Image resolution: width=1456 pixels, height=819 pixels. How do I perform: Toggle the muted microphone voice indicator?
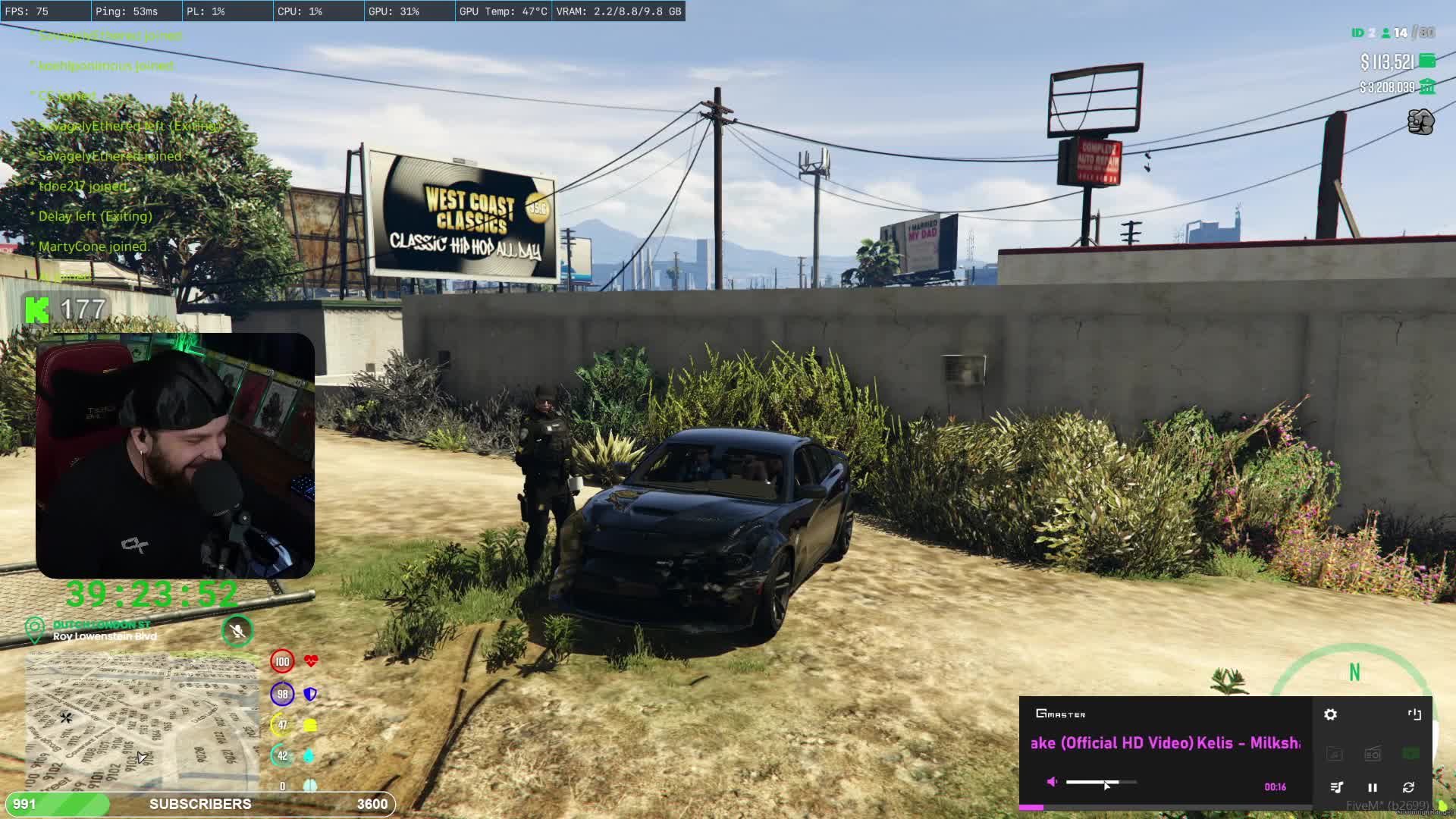[x=237, y=631]
